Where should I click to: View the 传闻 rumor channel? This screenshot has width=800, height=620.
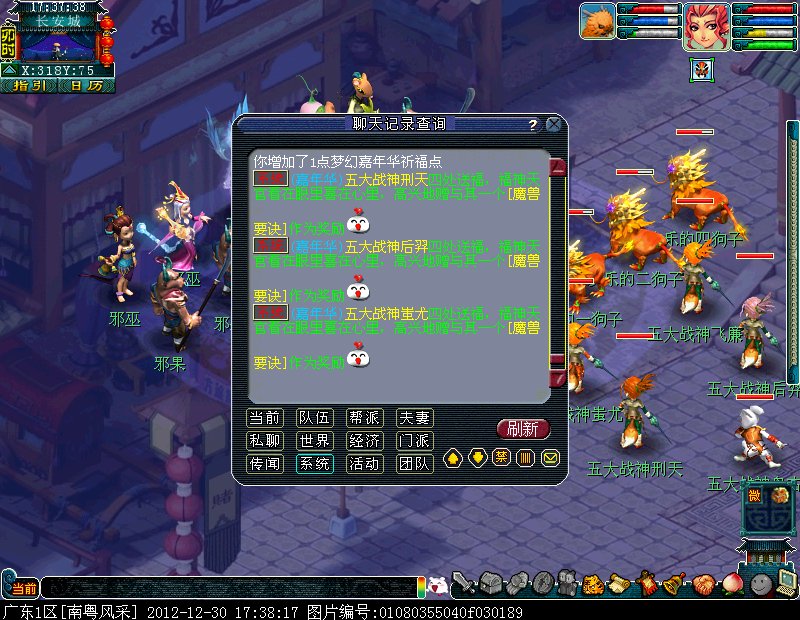click(x=265, y=464)
